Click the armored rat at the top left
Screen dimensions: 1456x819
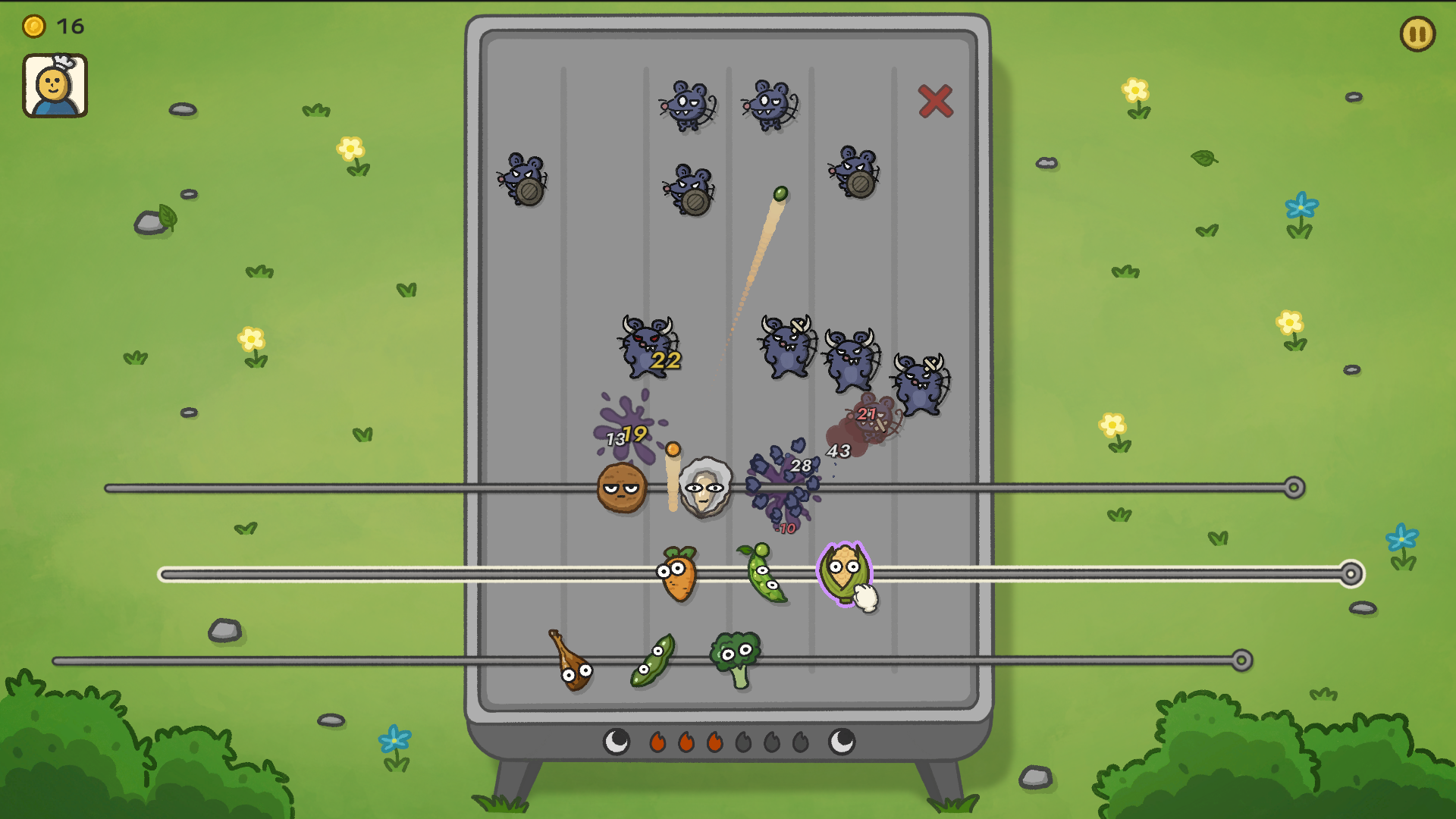525,182
